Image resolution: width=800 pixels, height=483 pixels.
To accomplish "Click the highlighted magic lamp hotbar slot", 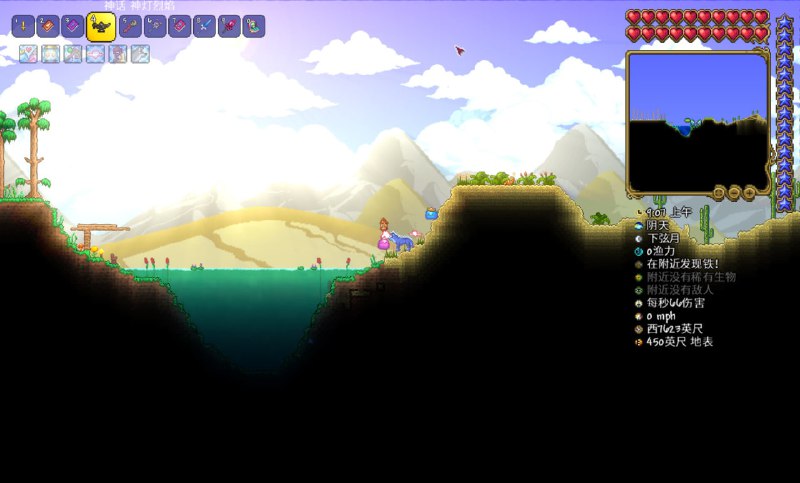I will coord(99,27).
